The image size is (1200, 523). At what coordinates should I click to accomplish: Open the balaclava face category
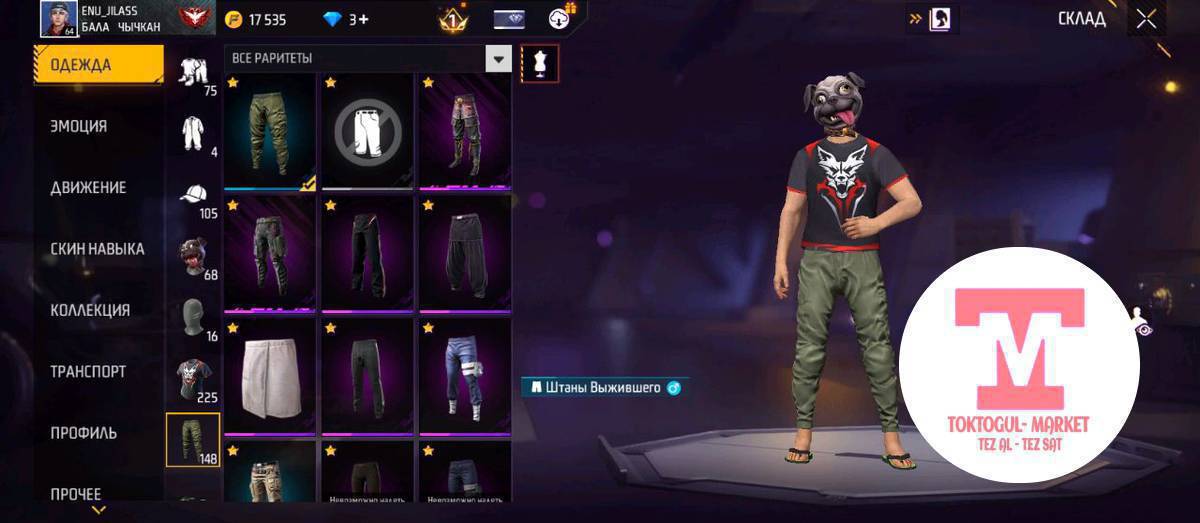(192, 318)
